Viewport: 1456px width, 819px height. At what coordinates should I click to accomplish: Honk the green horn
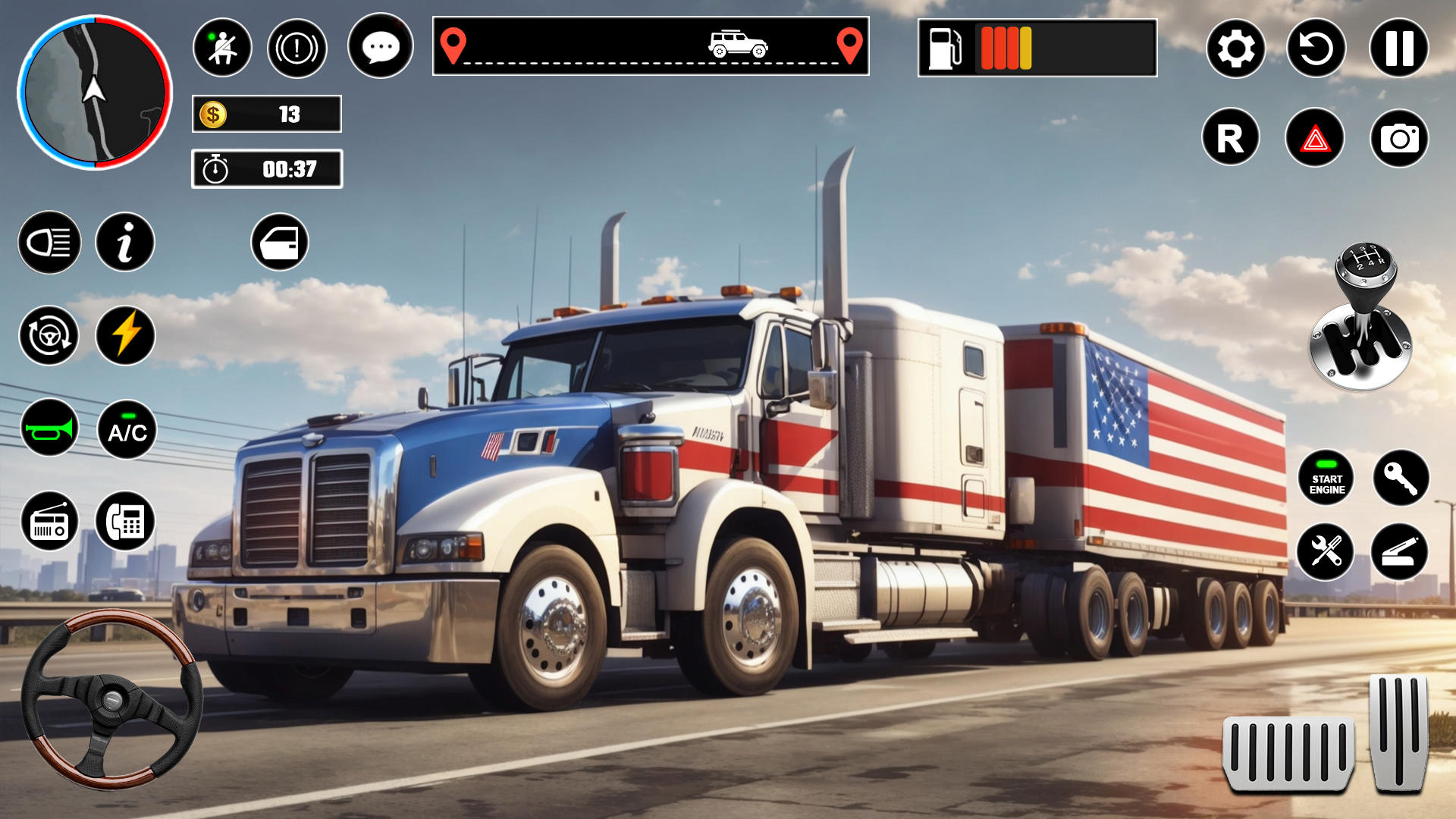(49, 429)
